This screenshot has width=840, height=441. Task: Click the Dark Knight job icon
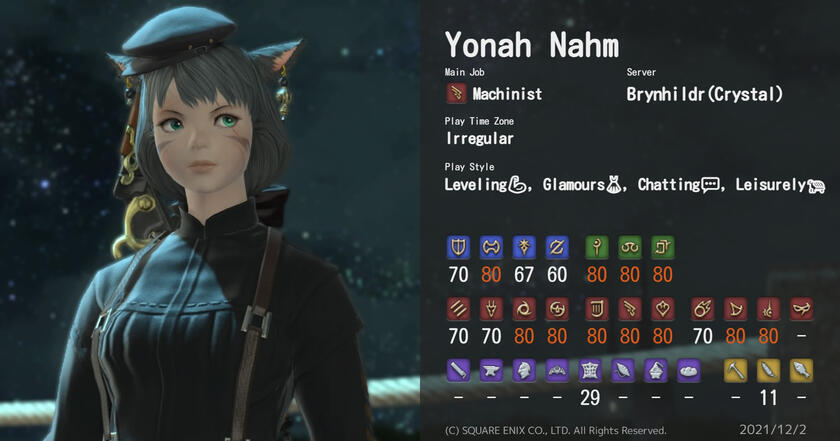pyautogui.click(x=521, y=246)
